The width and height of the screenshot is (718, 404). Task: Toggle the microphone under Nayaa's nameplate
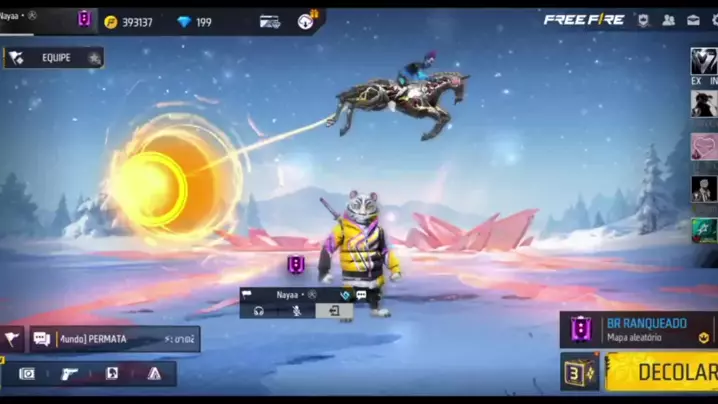coord(296,311)
